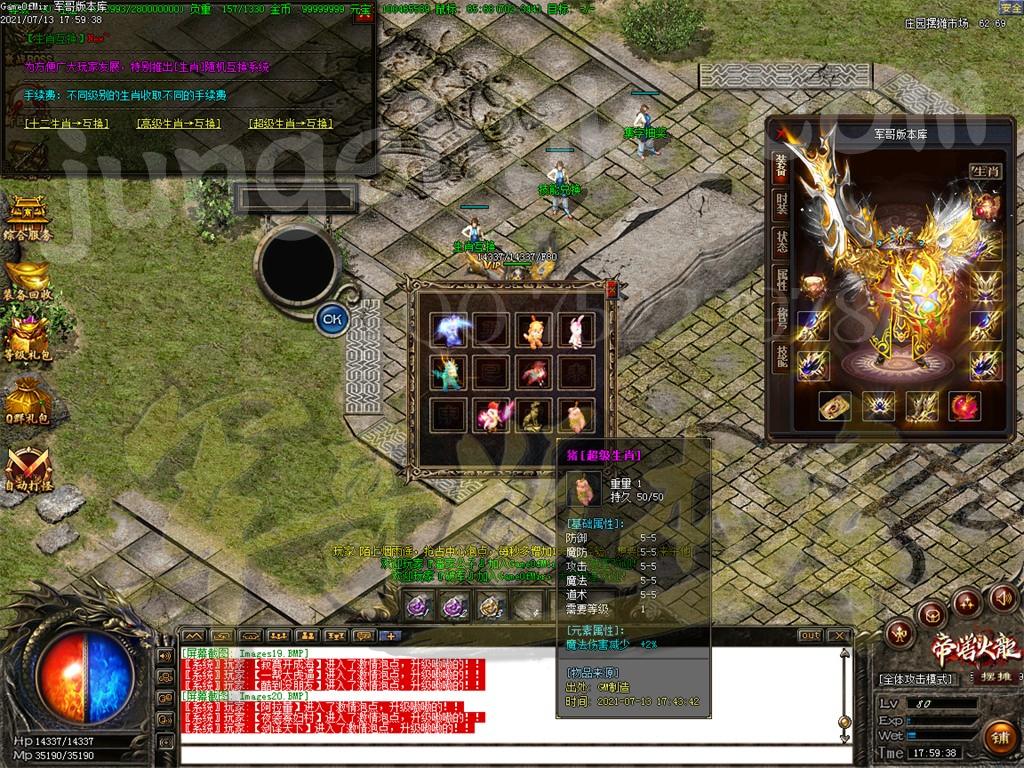Select the 超级生肖互换 option
The width and height of the screenshot is (1024, 768).
click(x=290, y=124)
